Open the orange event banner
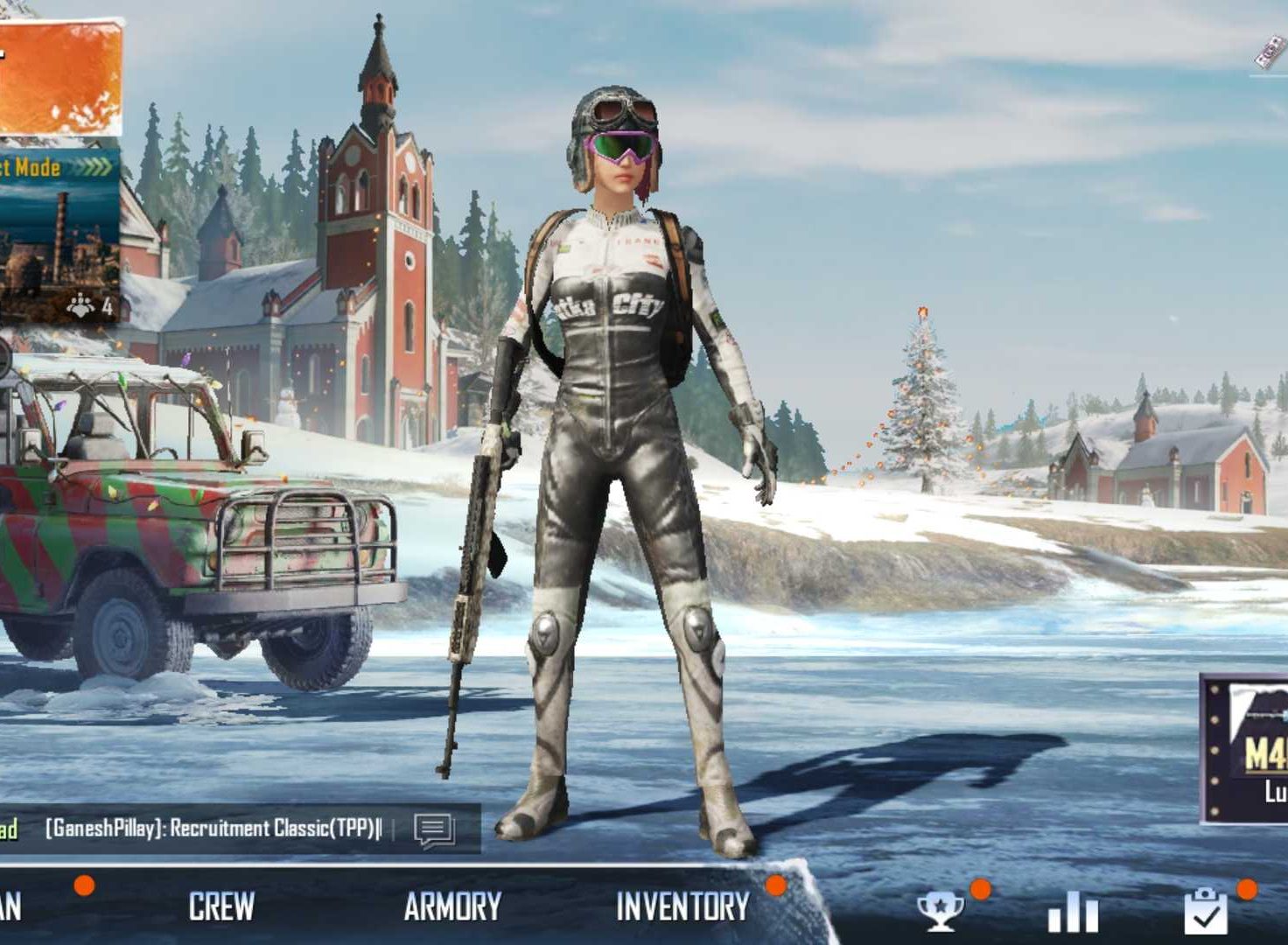Viewport: 1288px width, 945px height. [58, 79]
